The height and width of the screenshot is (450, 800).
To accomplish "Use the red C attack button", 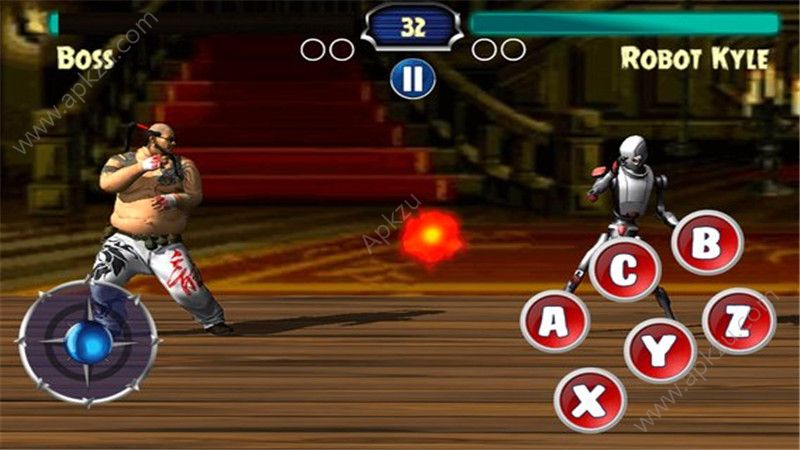I will click(625, 269).
